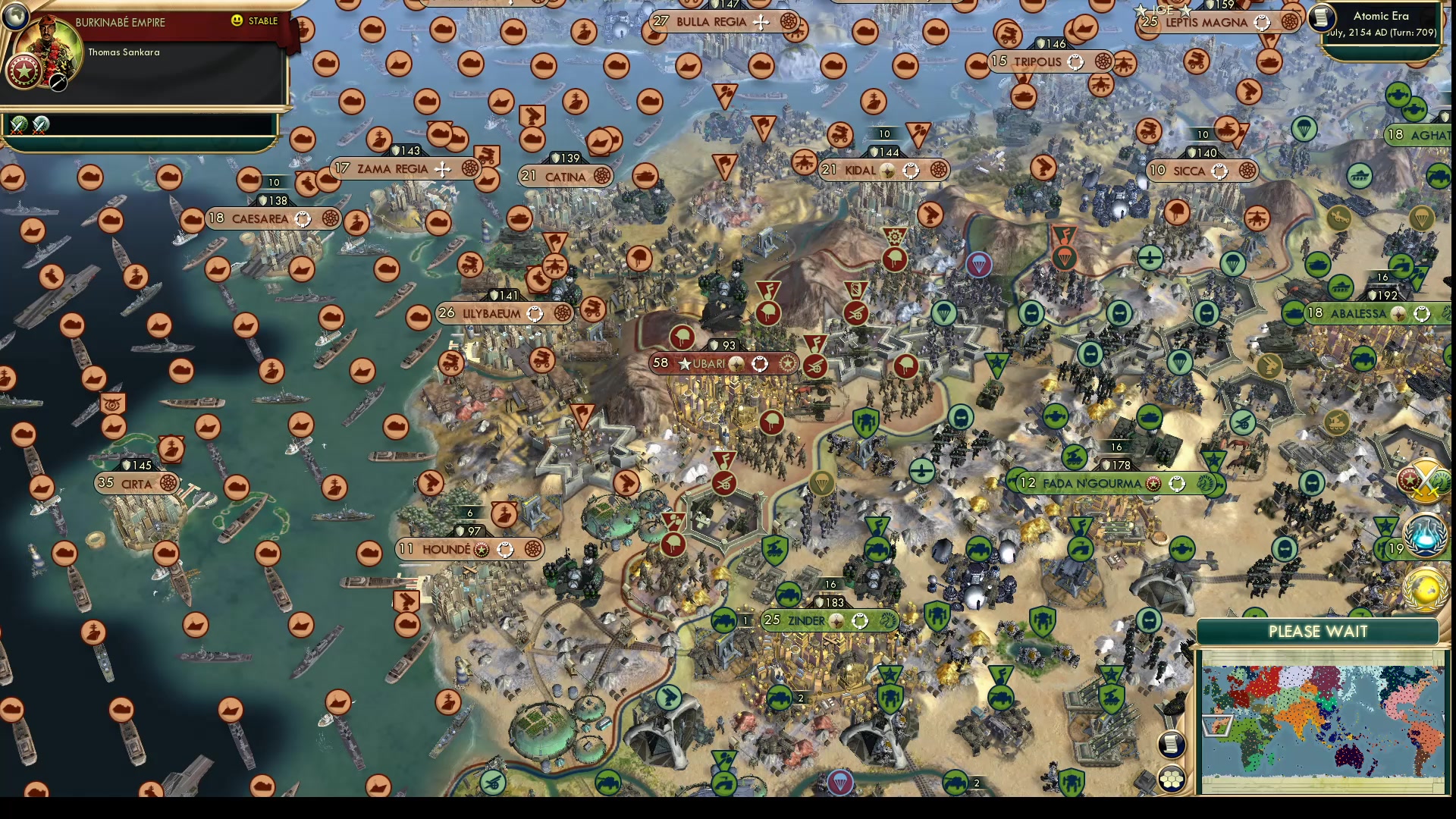This screenshot has height=819, width=1456.
Task: Toggle the hex grid overlay button
Action: (1172, 779)
